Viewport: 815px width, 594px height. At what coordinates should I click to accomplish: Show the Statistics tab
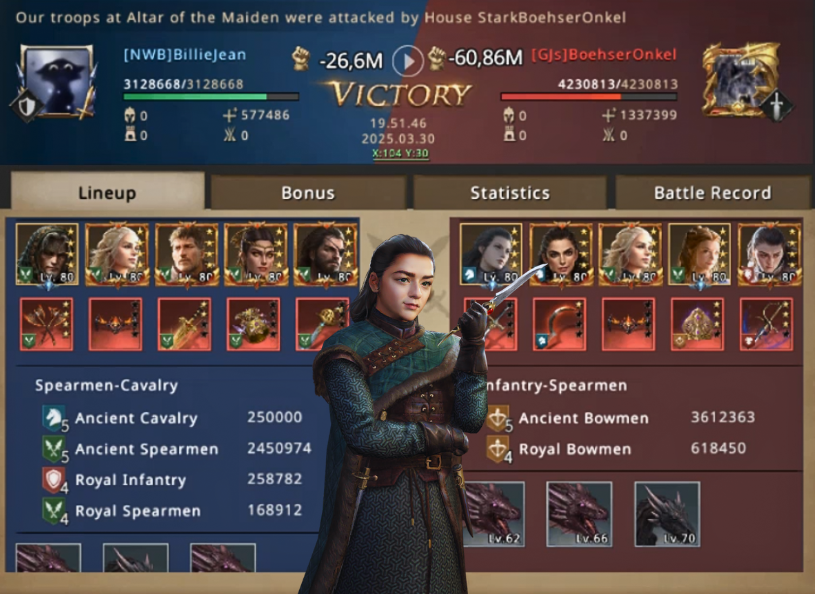coord(510,193)
